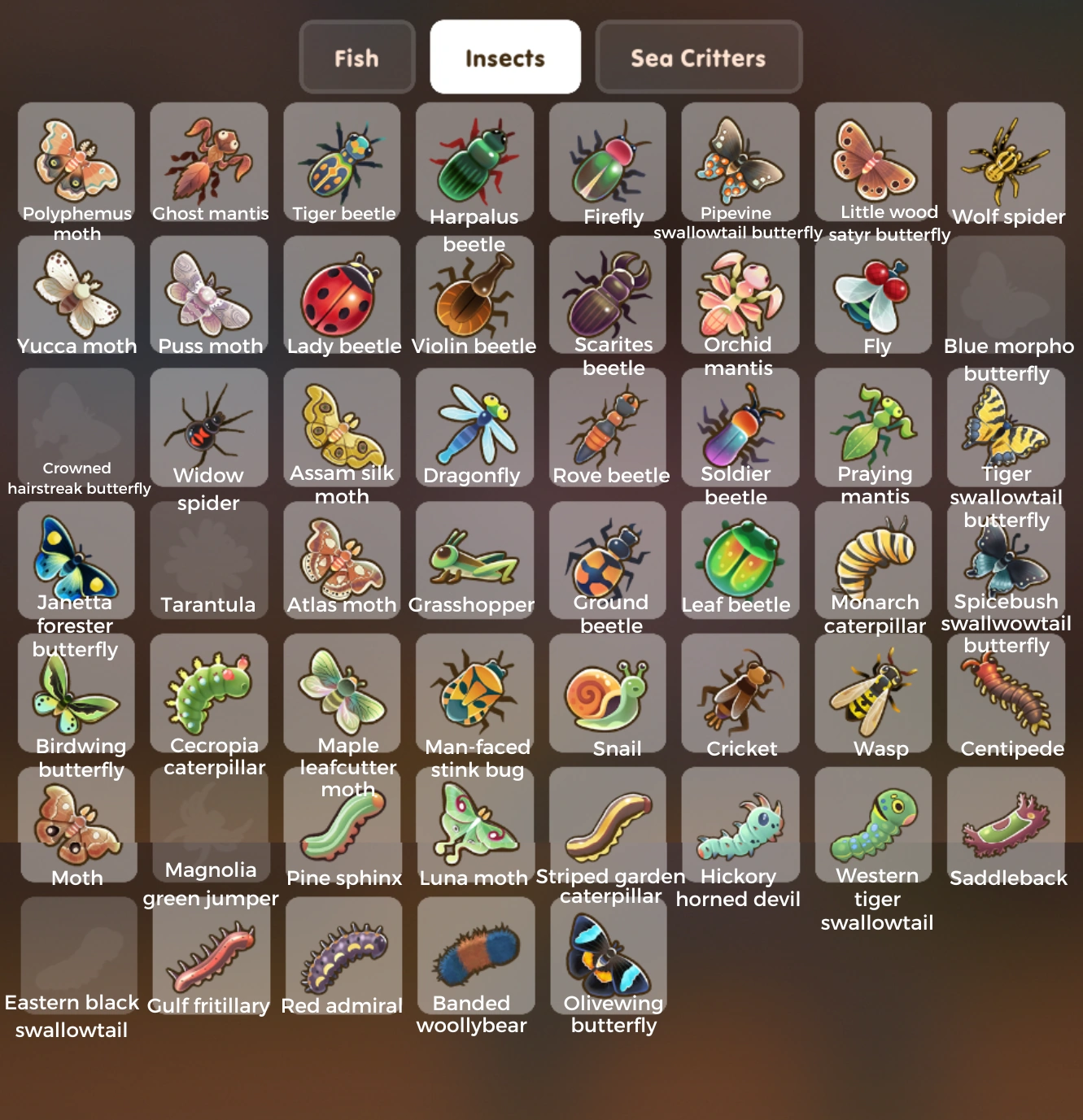Image resolution: width=1083 pixels, height=1120 pixels.
Task: Select the Widow spider
Action: (209, 425)
